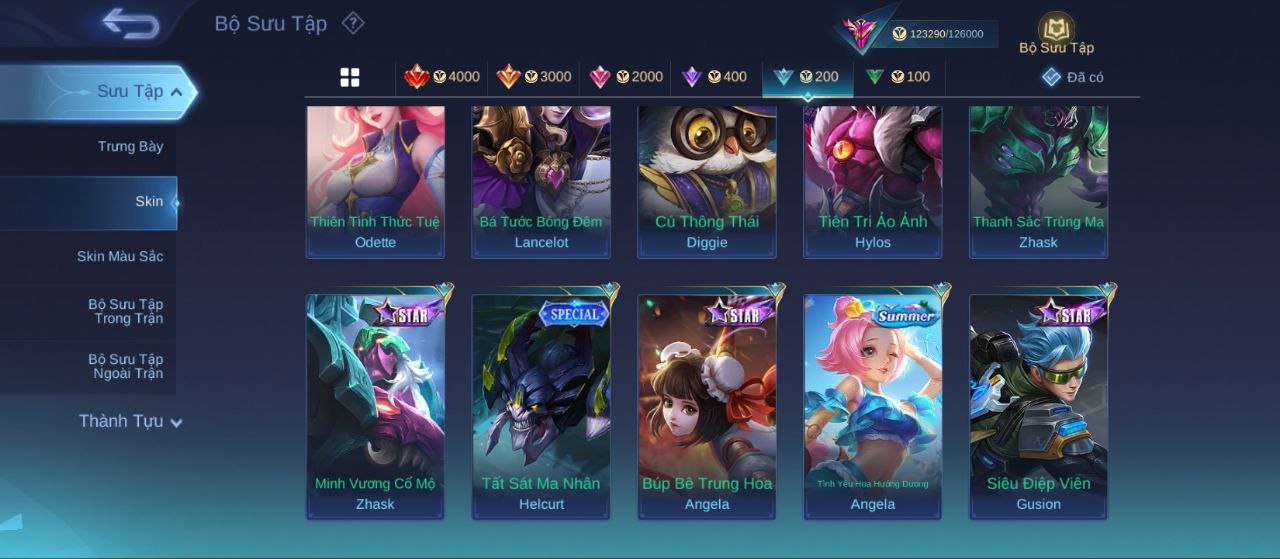Choose the Gusion Siêu Điệp Viên skin

click(x=1038, y=405)
